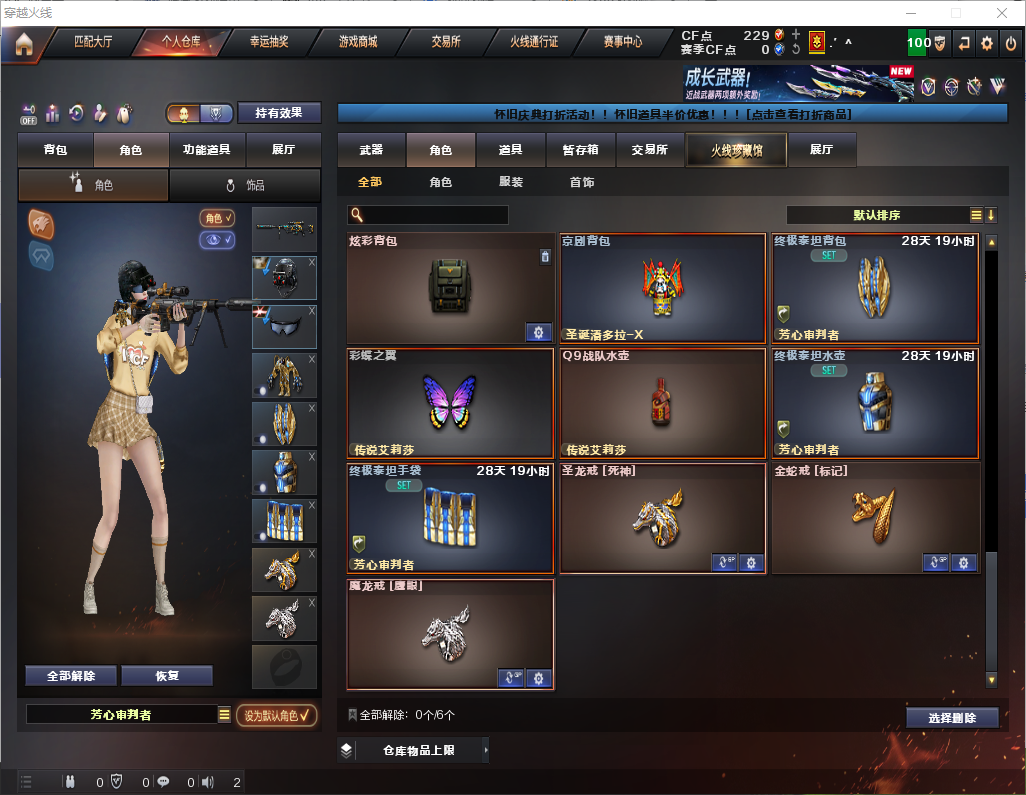Viewport: 1026px width, 795px height.
Task: Set as default character with 设为默认角色
Action: [276, 715]
